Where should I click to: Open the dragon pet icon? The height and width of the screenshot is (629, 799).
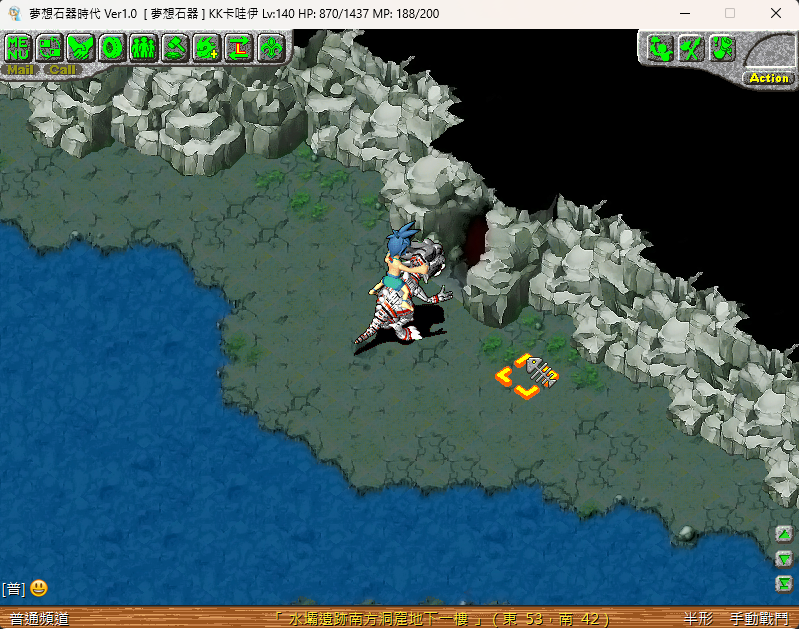point(207,47)
